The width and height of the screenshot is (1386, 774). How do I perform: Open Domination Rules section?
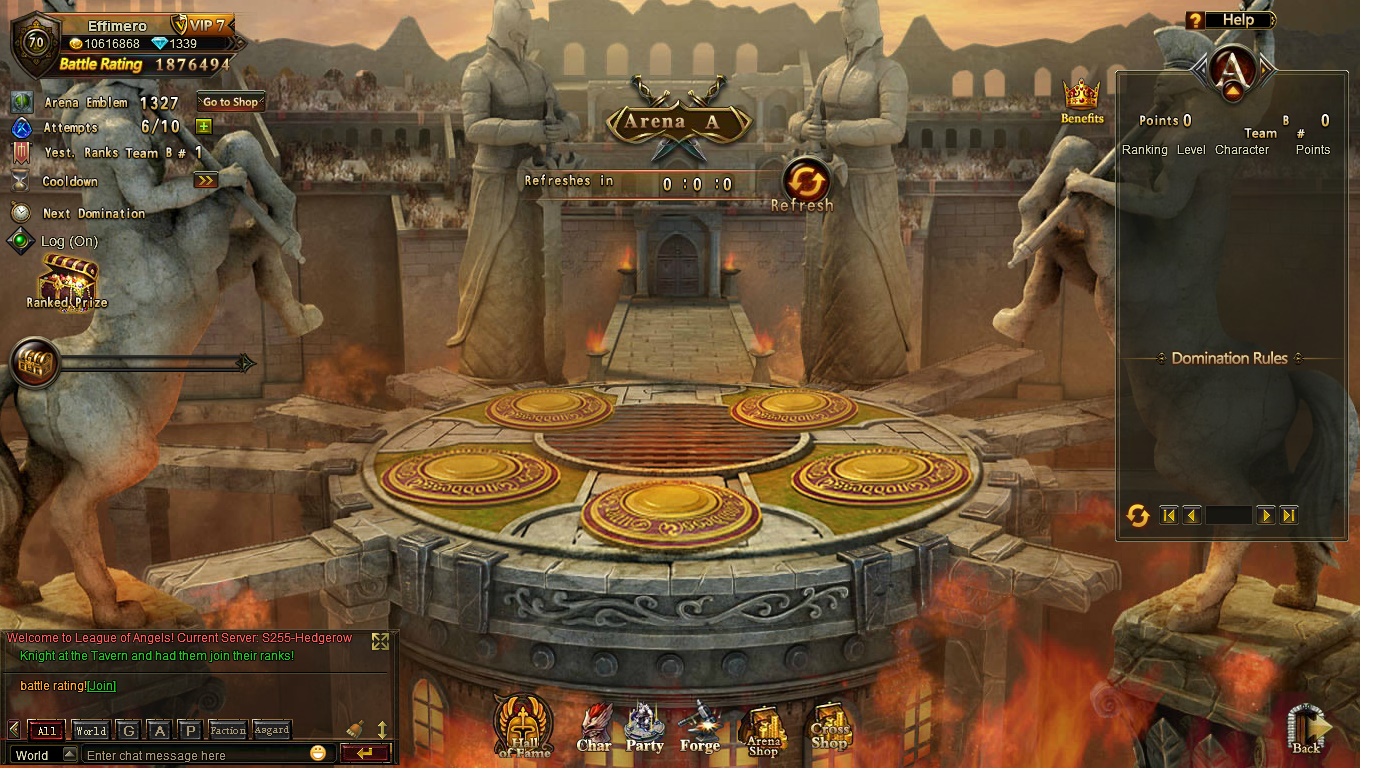click(1229, 358)
